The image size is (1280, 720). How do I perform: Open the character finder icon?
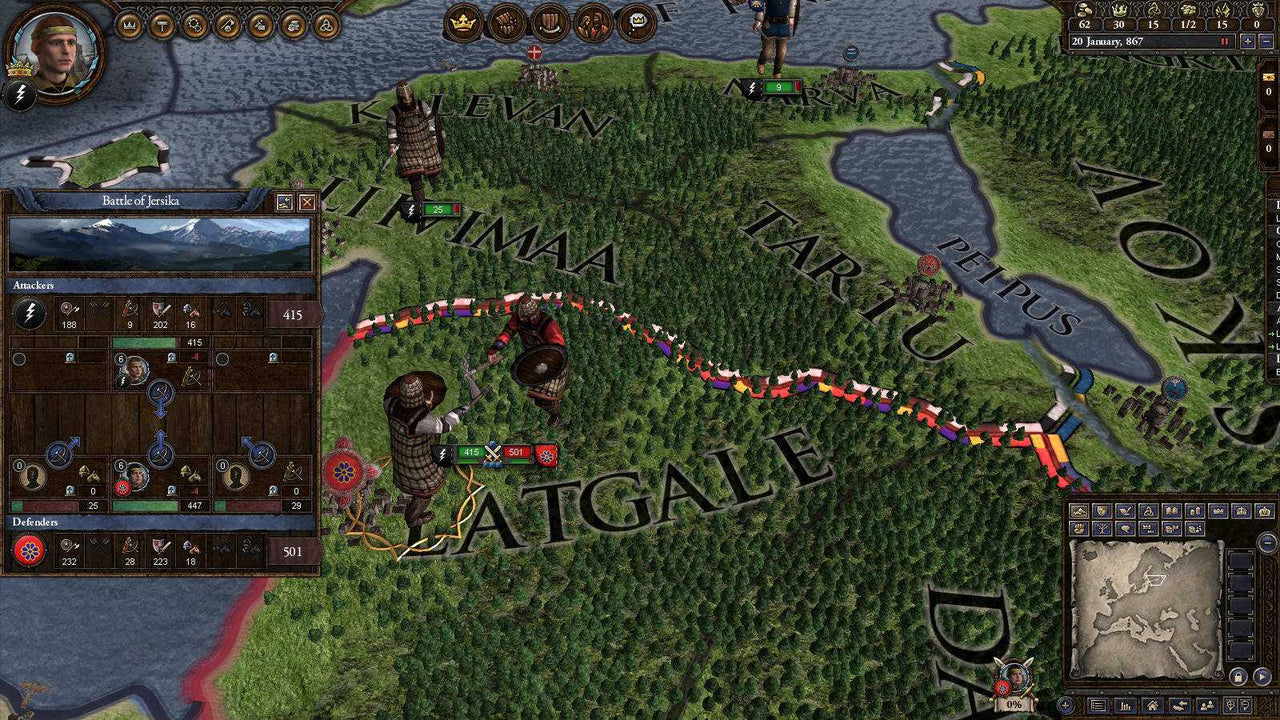[1209, 705]
